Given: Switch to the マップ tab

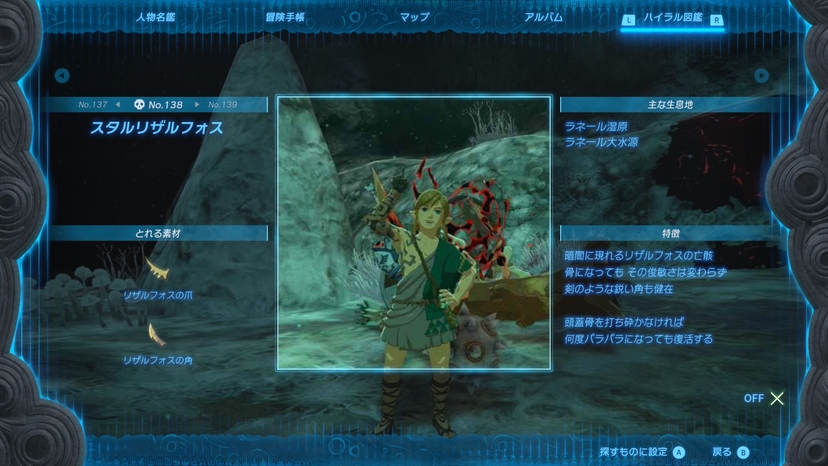Looking at the screenshot, I should coord(414,17).
